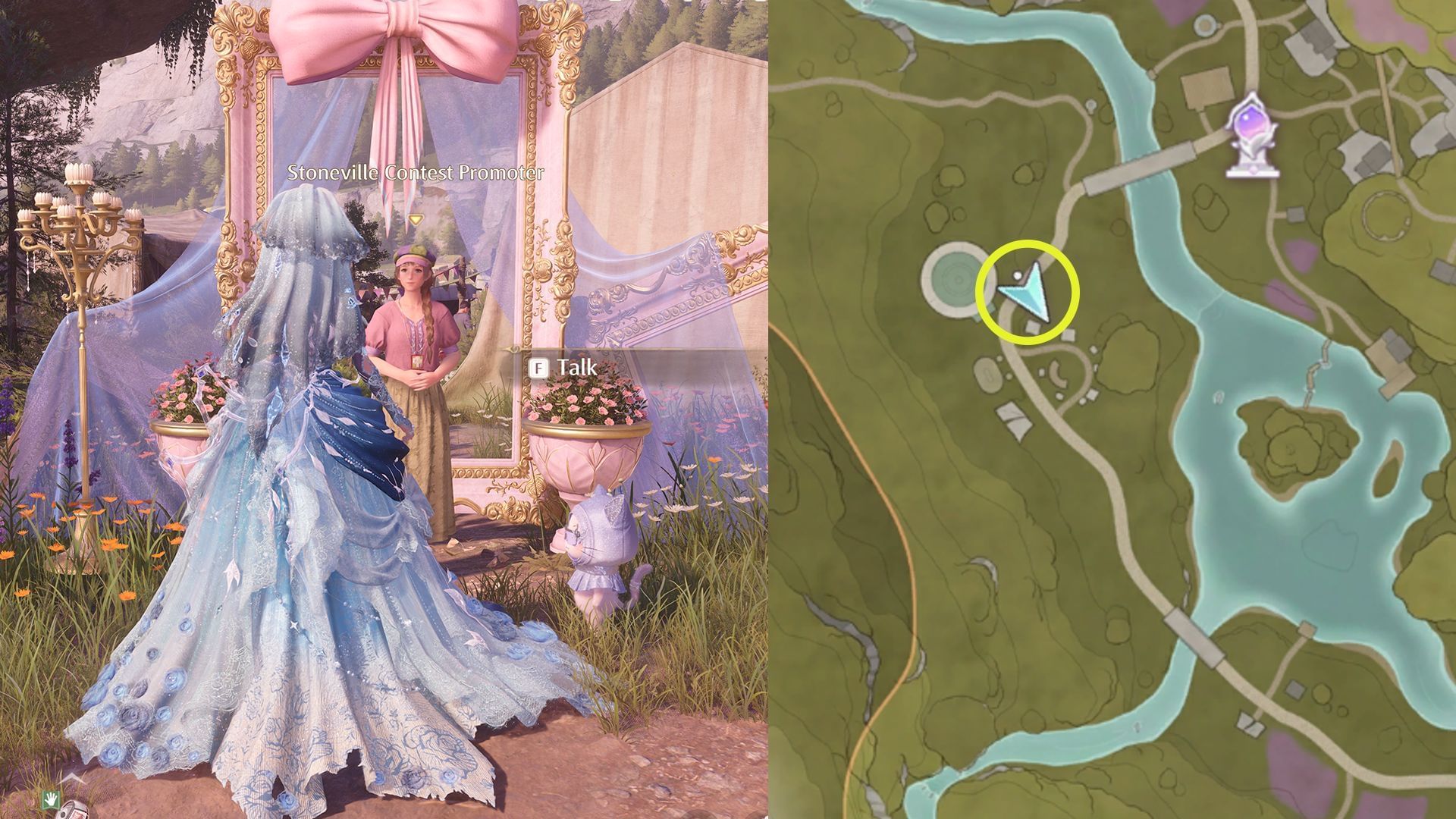Viewport: 1456px width, 819px height.
Task: Expand the white chevron above the camera
Action: coord(74,779)
